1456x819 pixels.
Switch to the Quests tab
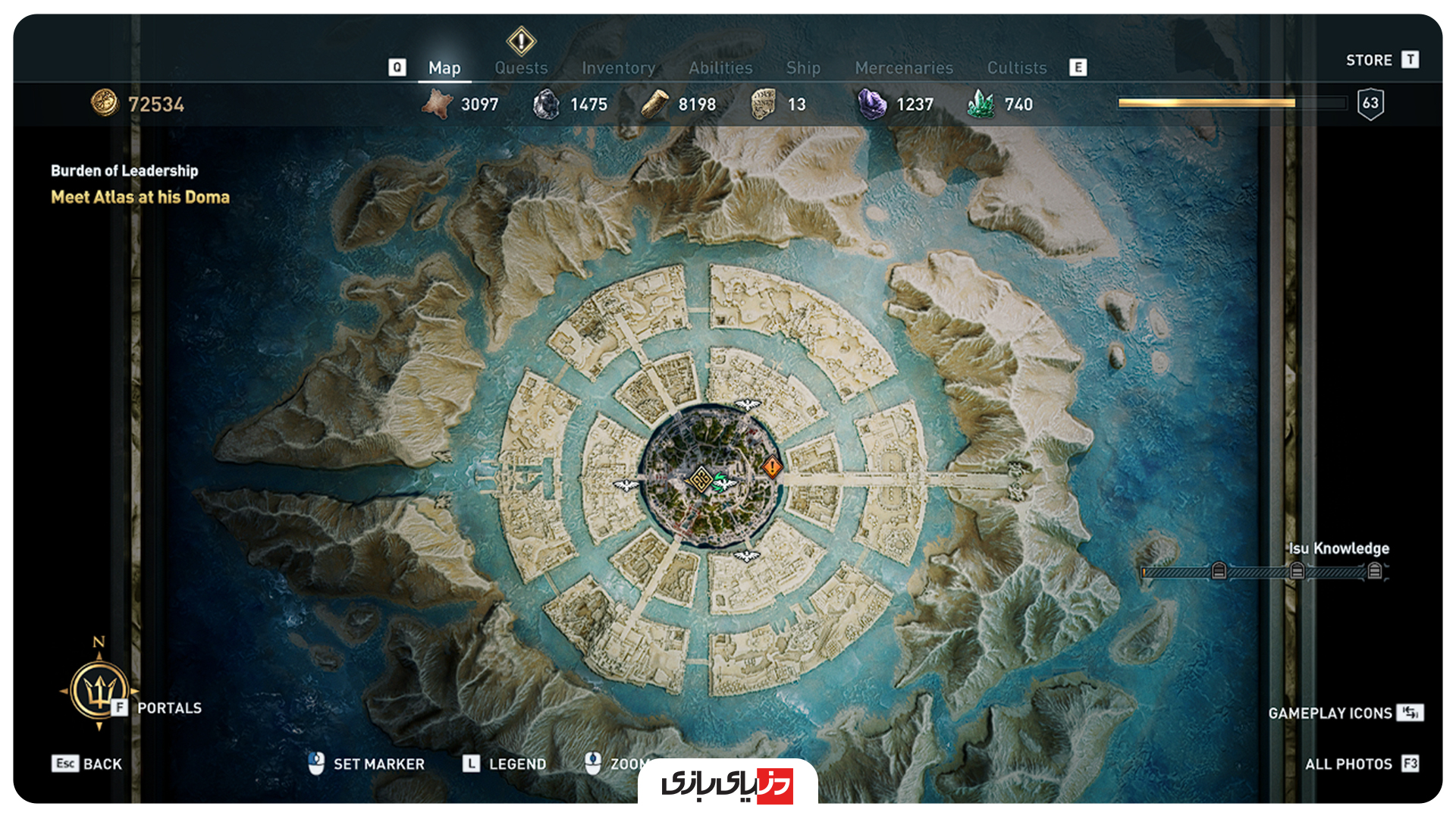click(x=521, y=68)
